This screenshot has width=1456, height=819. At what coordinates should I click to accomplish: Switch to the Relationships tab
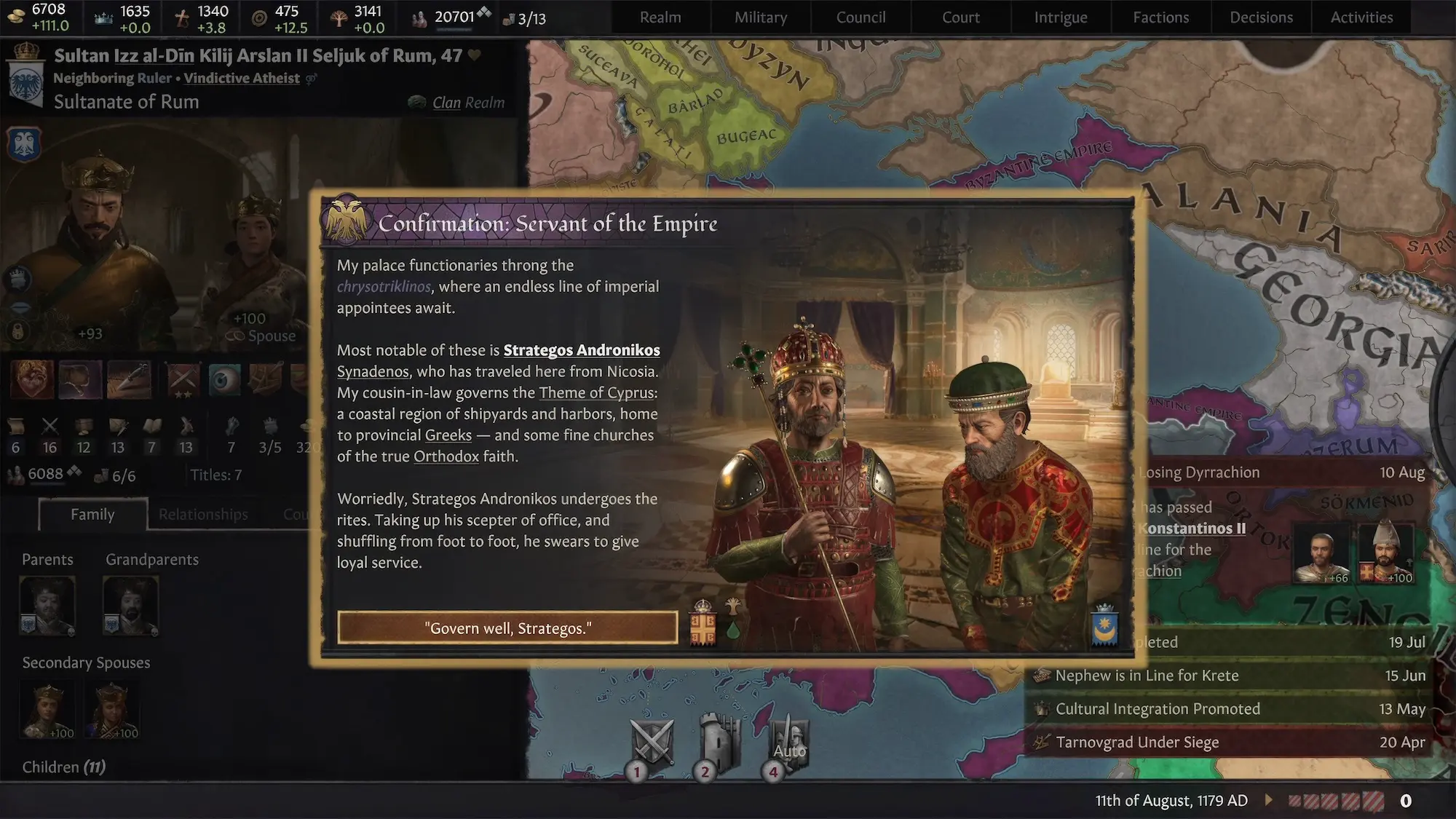tap(203, 515)
